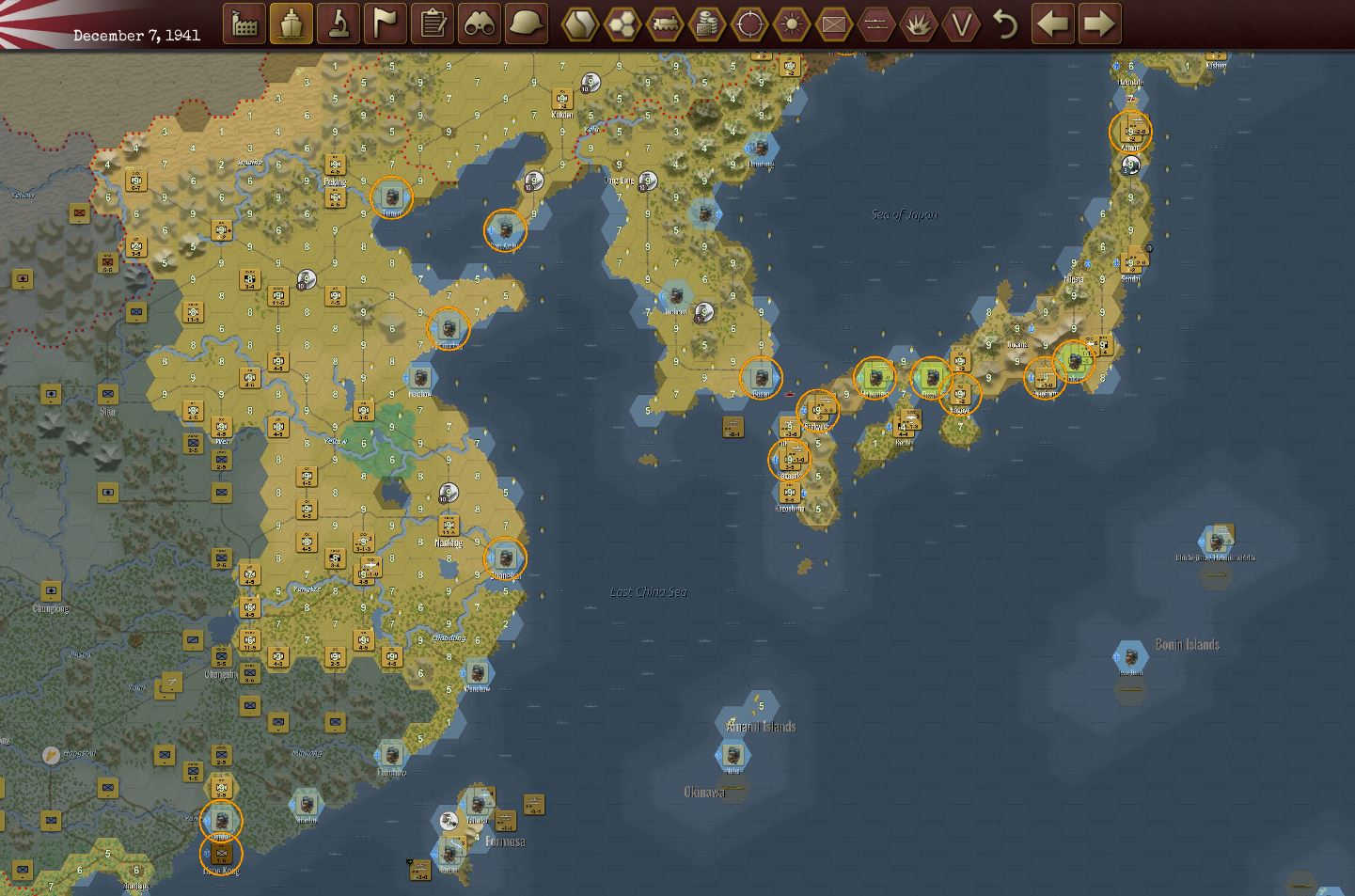
Task: Click the December 7, 1941 date label
Action: point(135,35)
